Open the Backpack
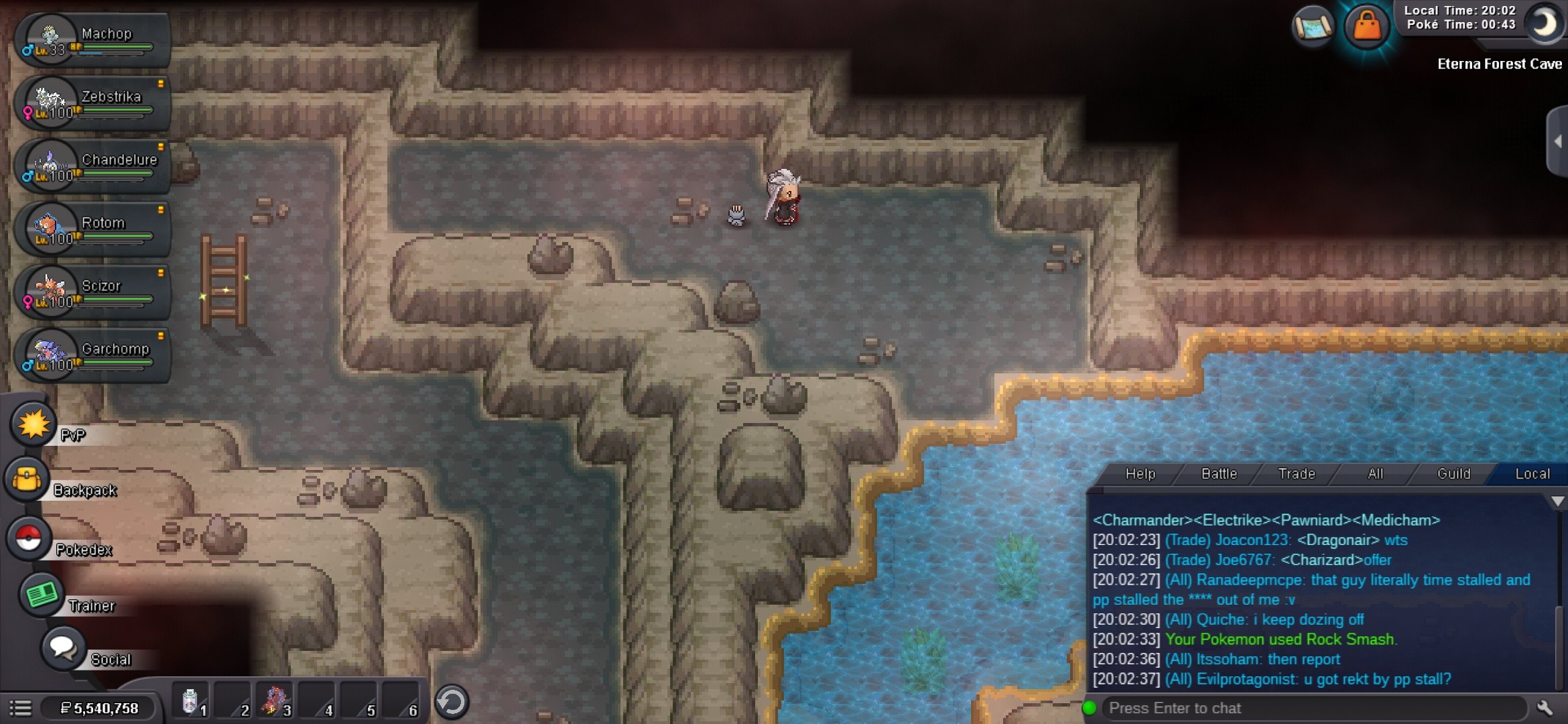 [27, 479]
